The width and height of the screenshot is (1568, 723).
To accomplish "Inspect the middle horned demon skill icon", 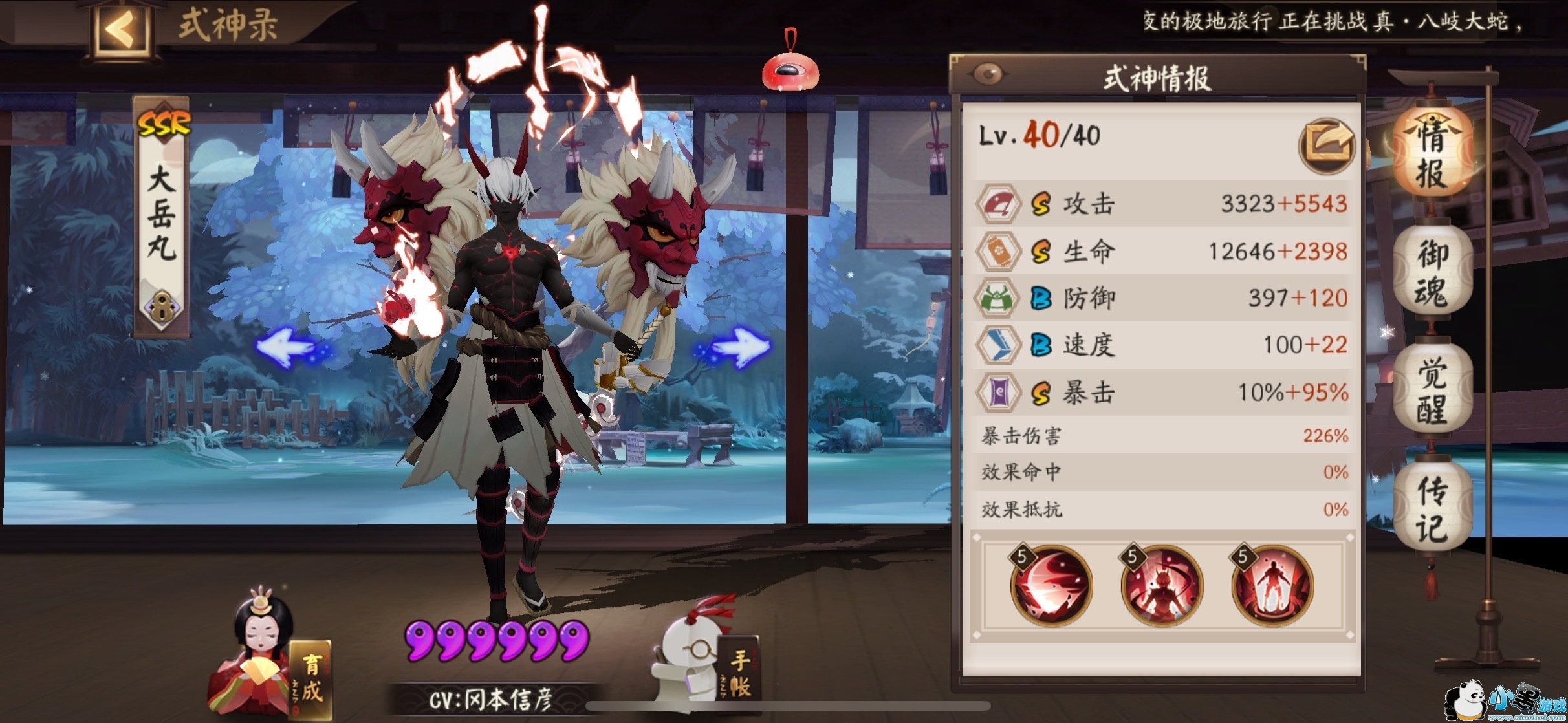I will [x=1161, y=585].
